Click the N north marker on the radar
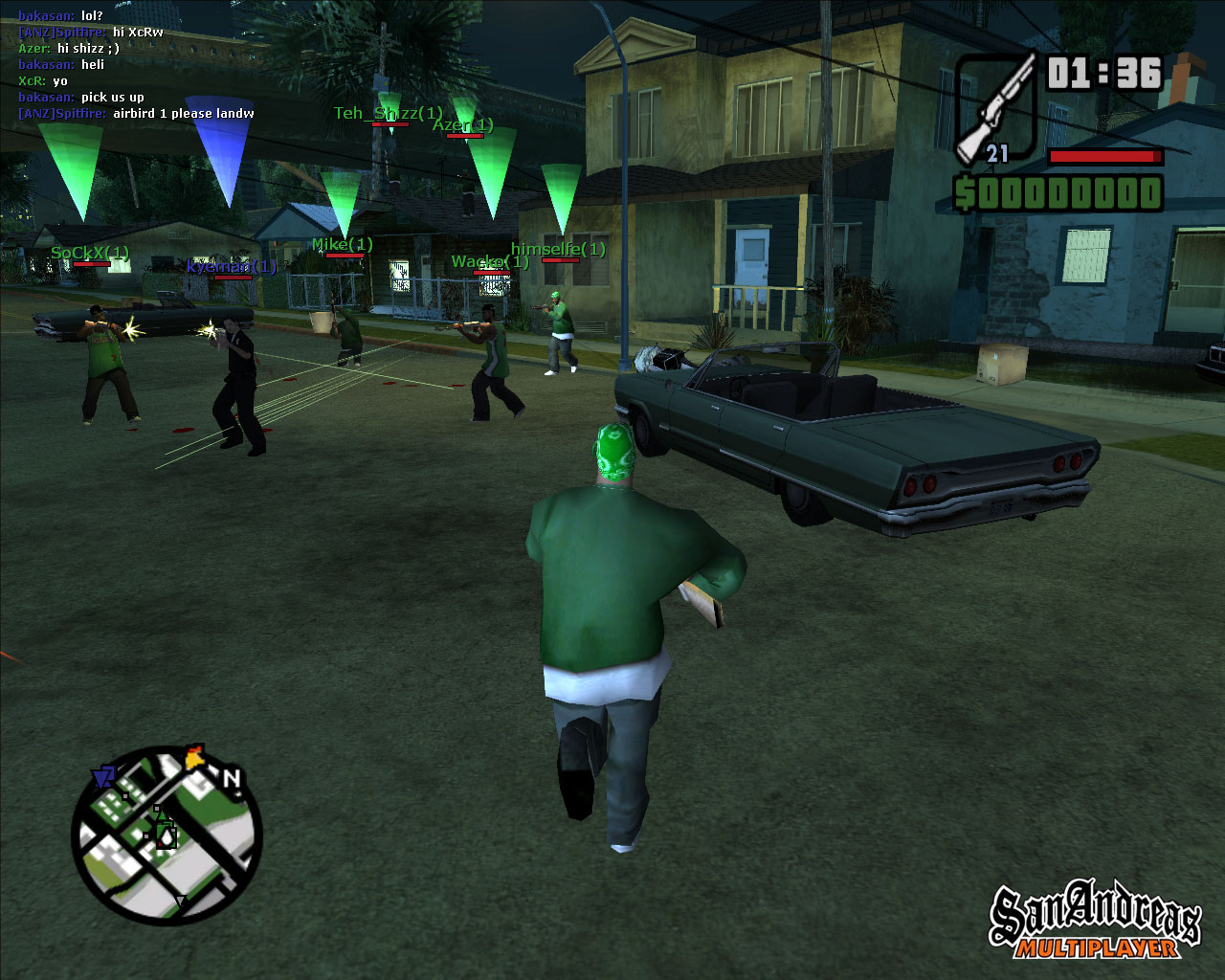This screenshot has width=1225, height=980. 231,779
